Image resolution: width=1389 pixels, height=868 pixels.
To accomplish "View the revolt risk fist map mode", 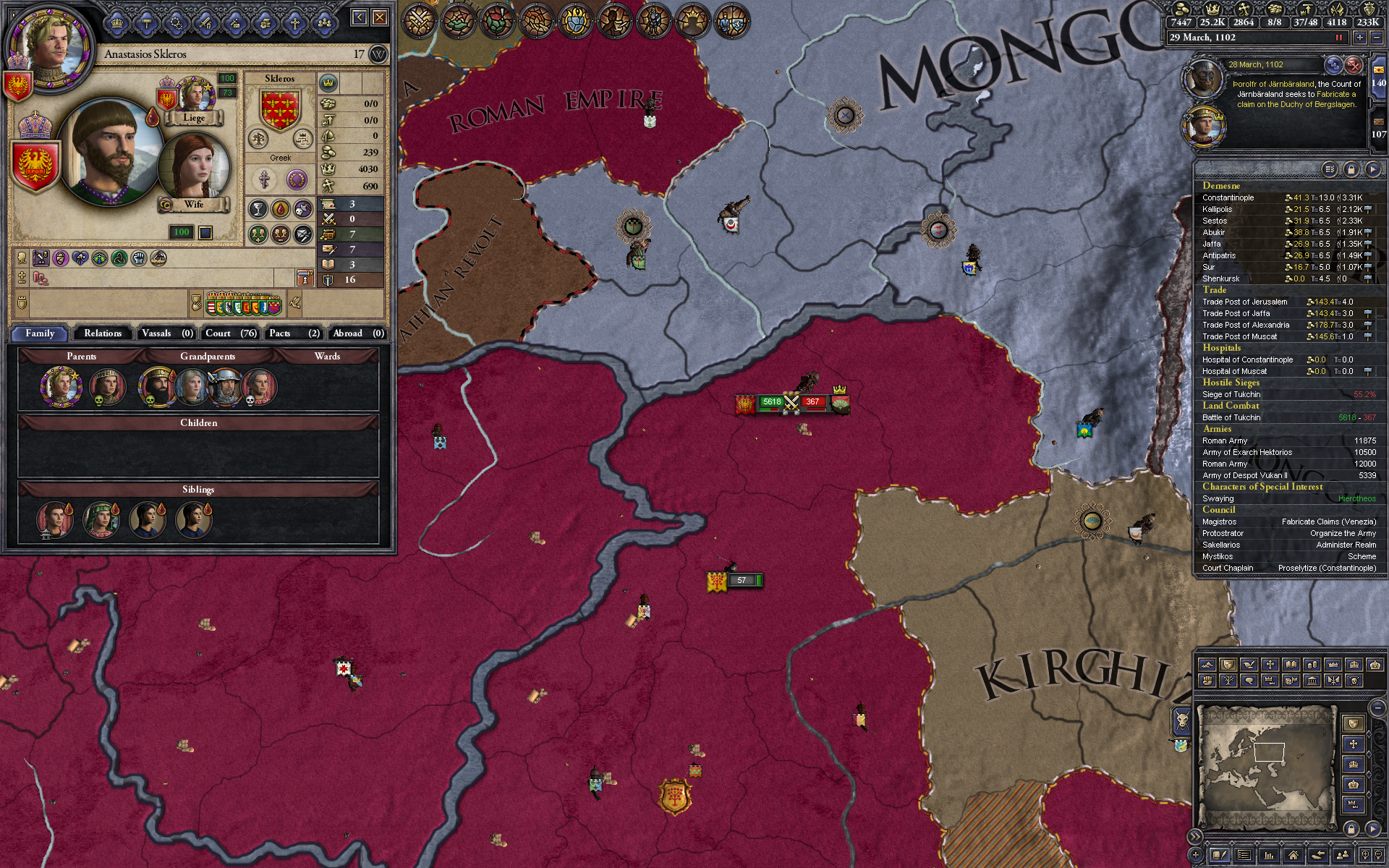I will click(1207, 681).
